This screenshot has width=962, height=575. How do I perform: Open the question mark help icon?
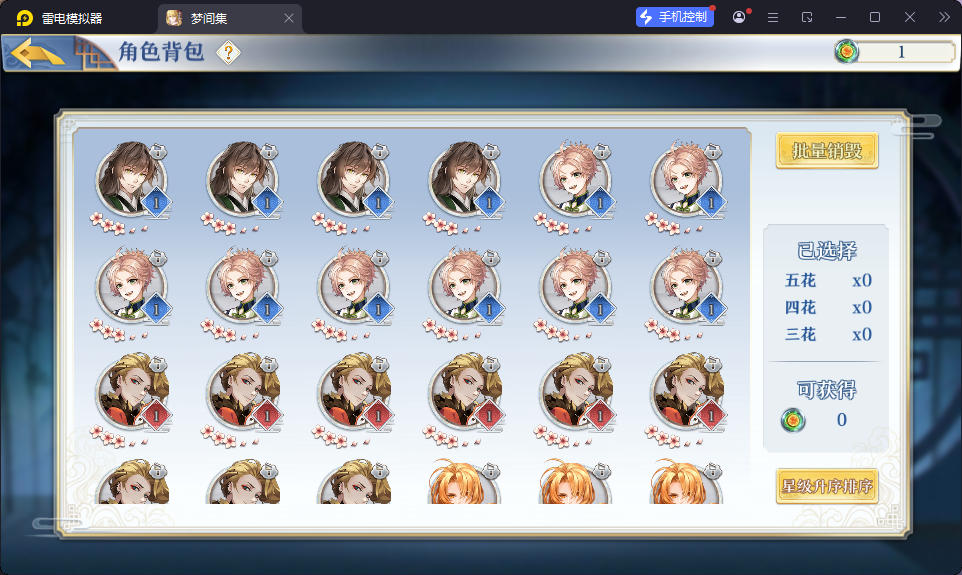229,53
